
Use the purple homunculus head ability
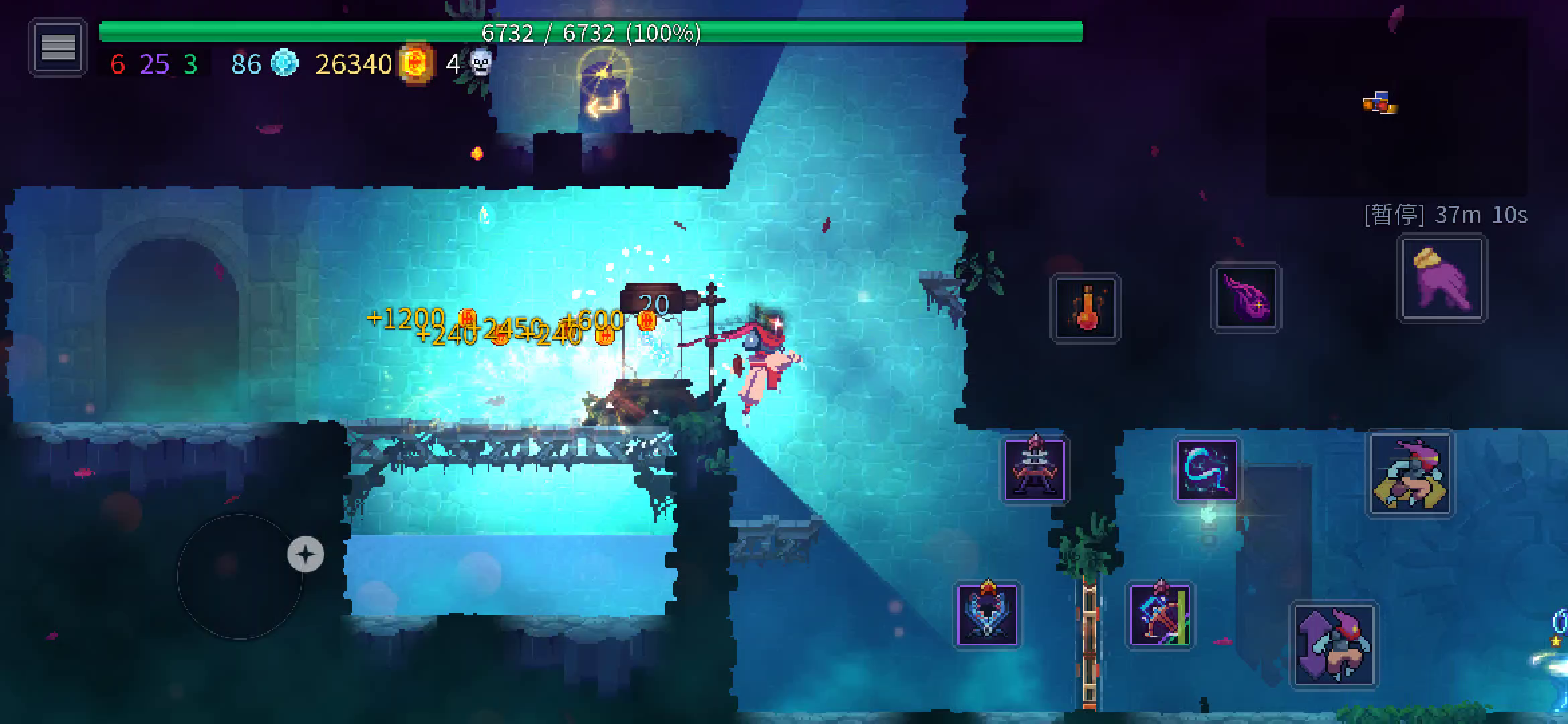[x=1246, y=298]
